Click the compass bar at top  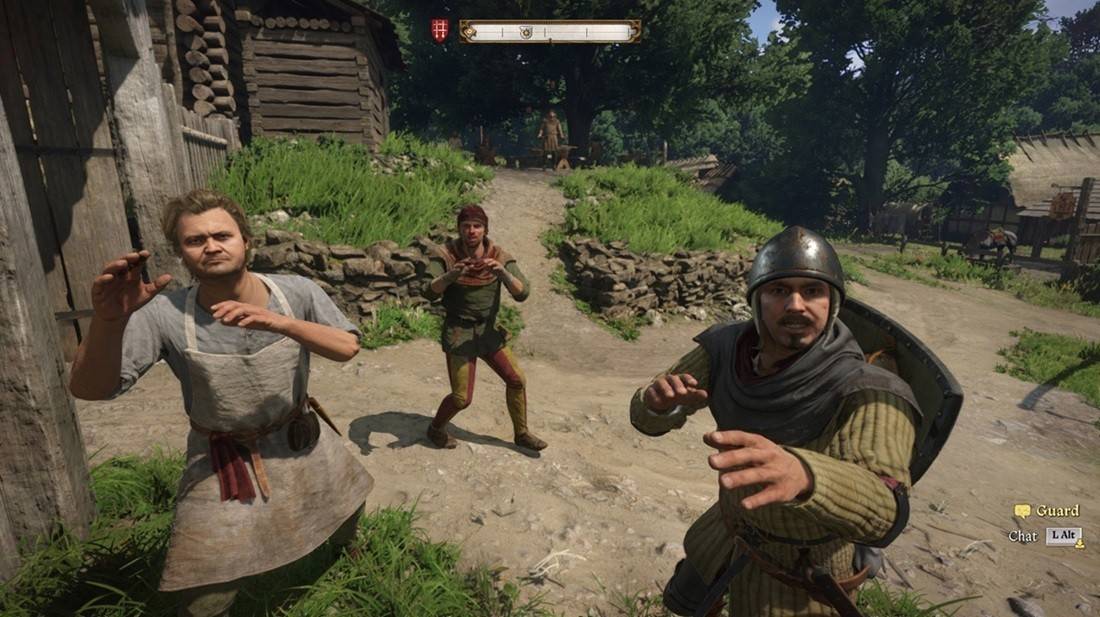click(x=580, y=32)
